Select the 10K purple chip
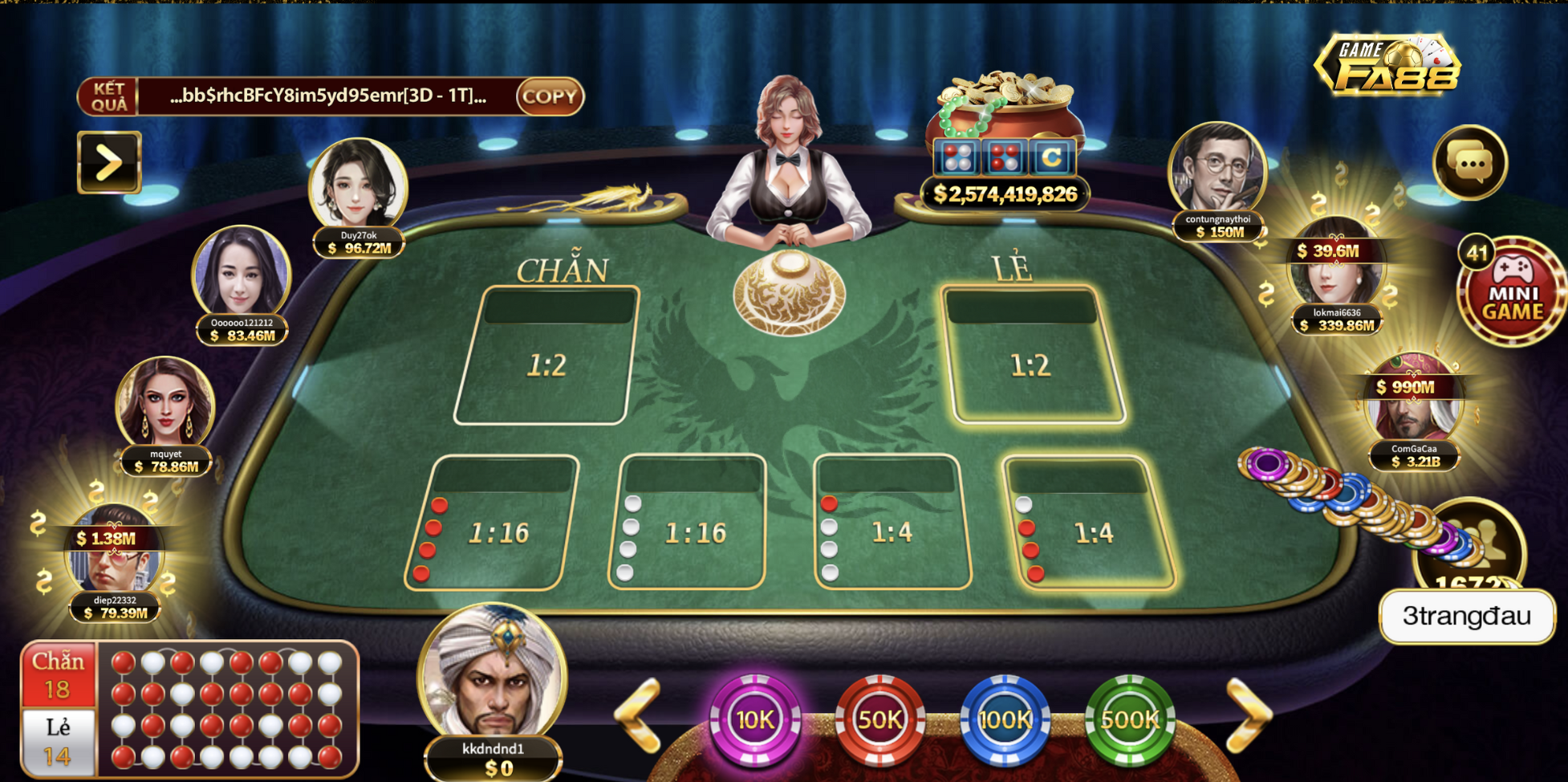The width and height of the screenshot is (1568, 782). [x=754, y=719]
